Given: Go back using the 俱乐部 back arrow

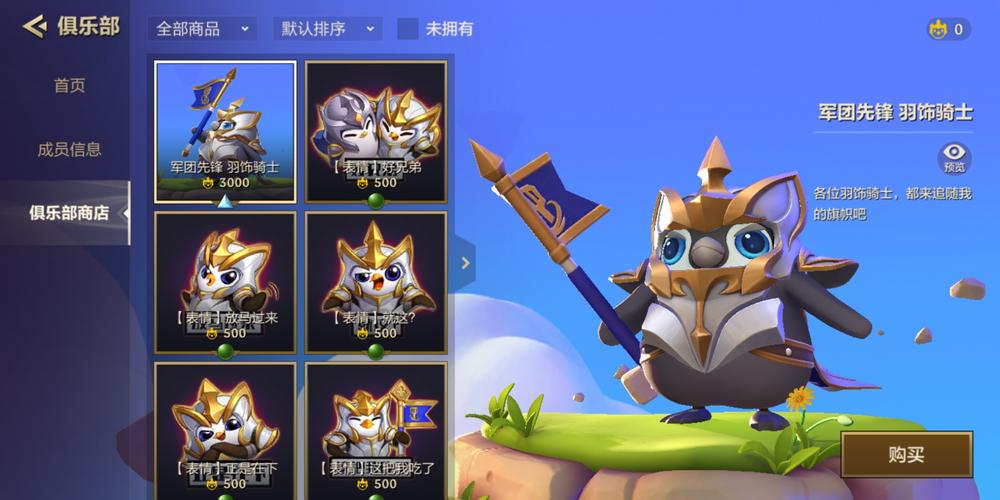Looking at the screenshot, I should [35, 26].
